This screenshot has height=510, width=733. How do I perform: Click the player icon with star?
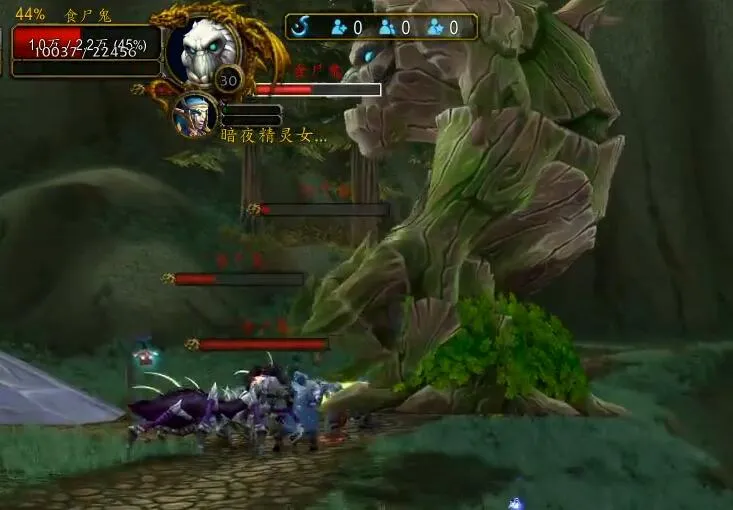[x=435, y=27]
